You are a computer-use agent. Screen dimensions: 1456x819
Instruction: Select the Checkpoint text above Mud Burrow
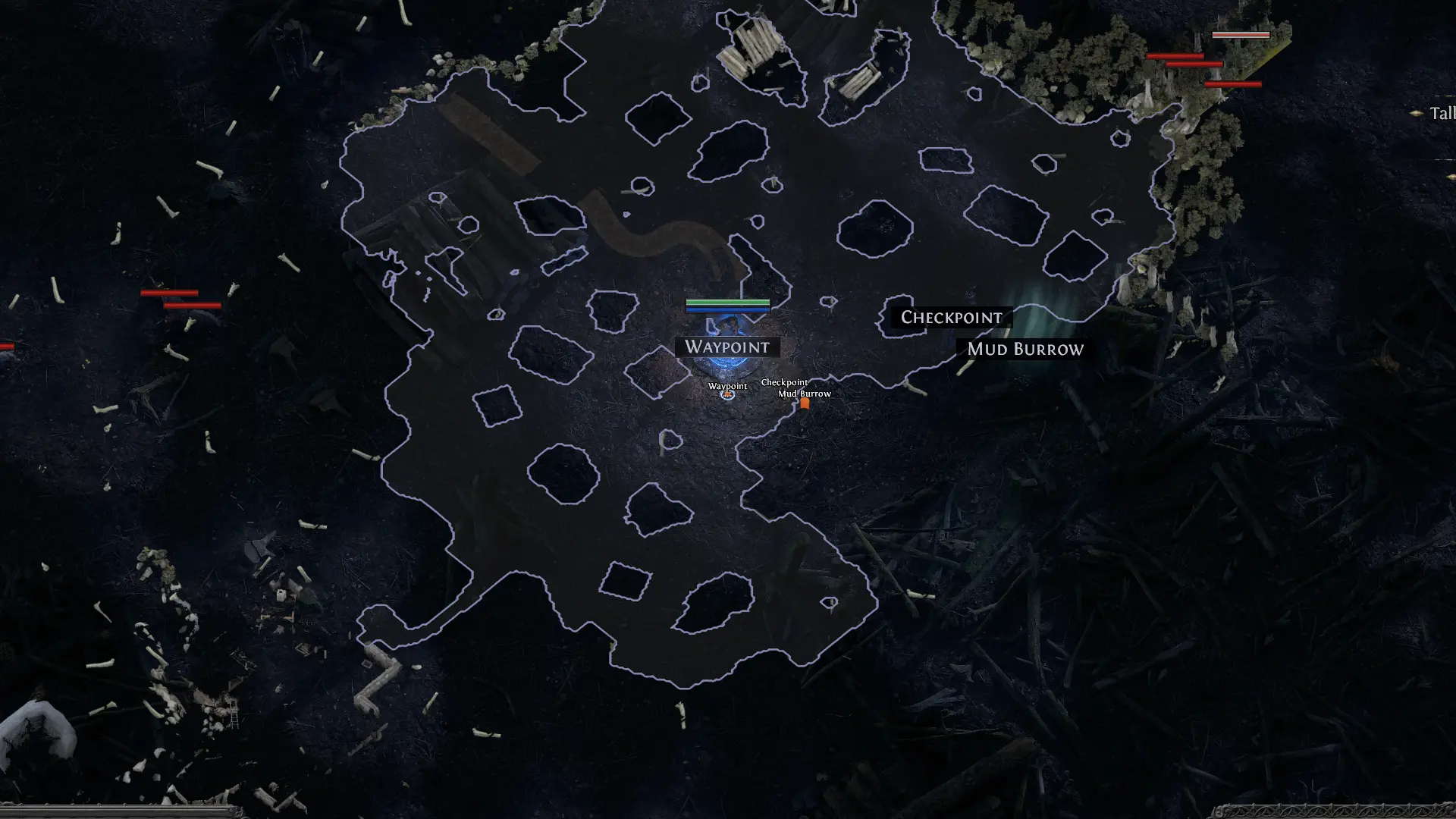coord(784,382)
